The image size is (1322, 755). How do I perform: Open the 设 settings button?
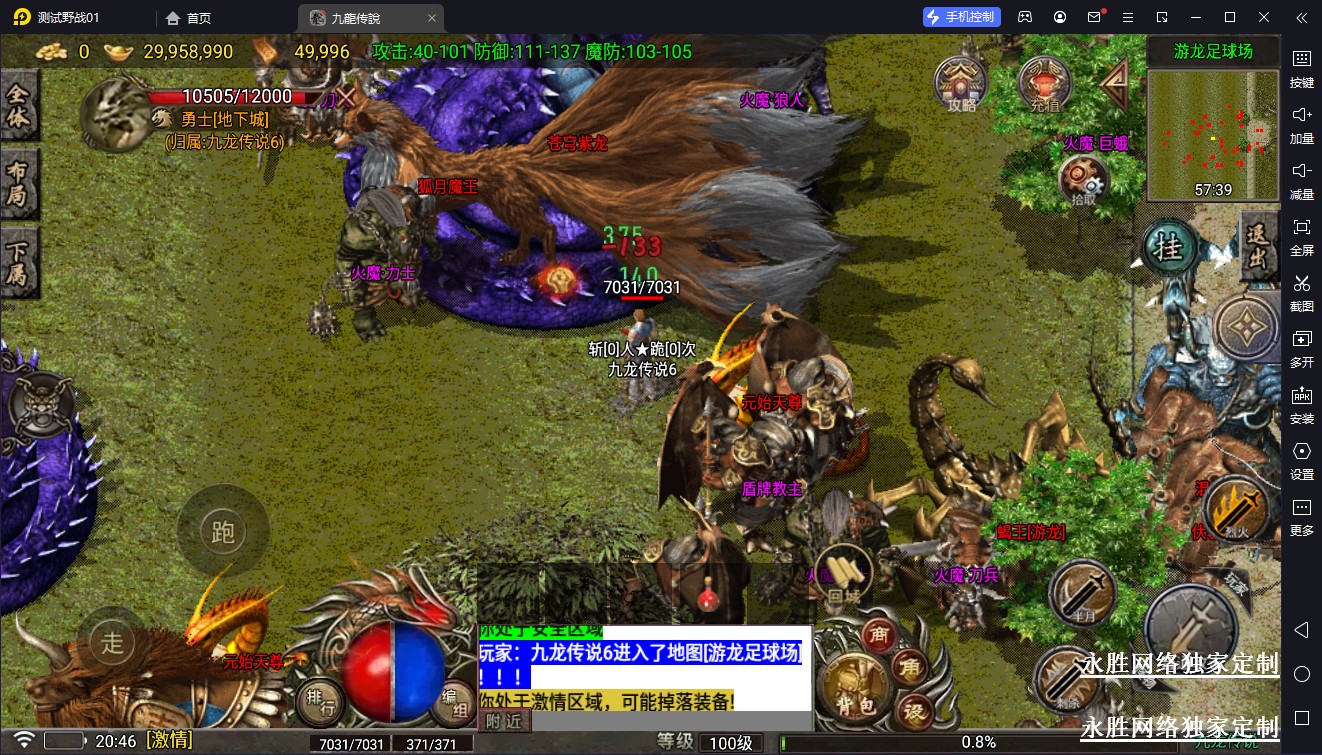[913, 712]
